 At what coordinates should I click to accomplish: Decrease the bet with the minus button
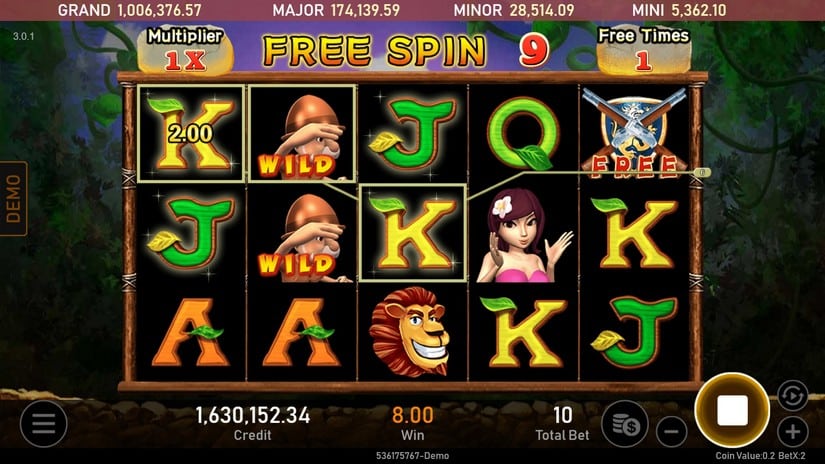[x=671, y=432]
